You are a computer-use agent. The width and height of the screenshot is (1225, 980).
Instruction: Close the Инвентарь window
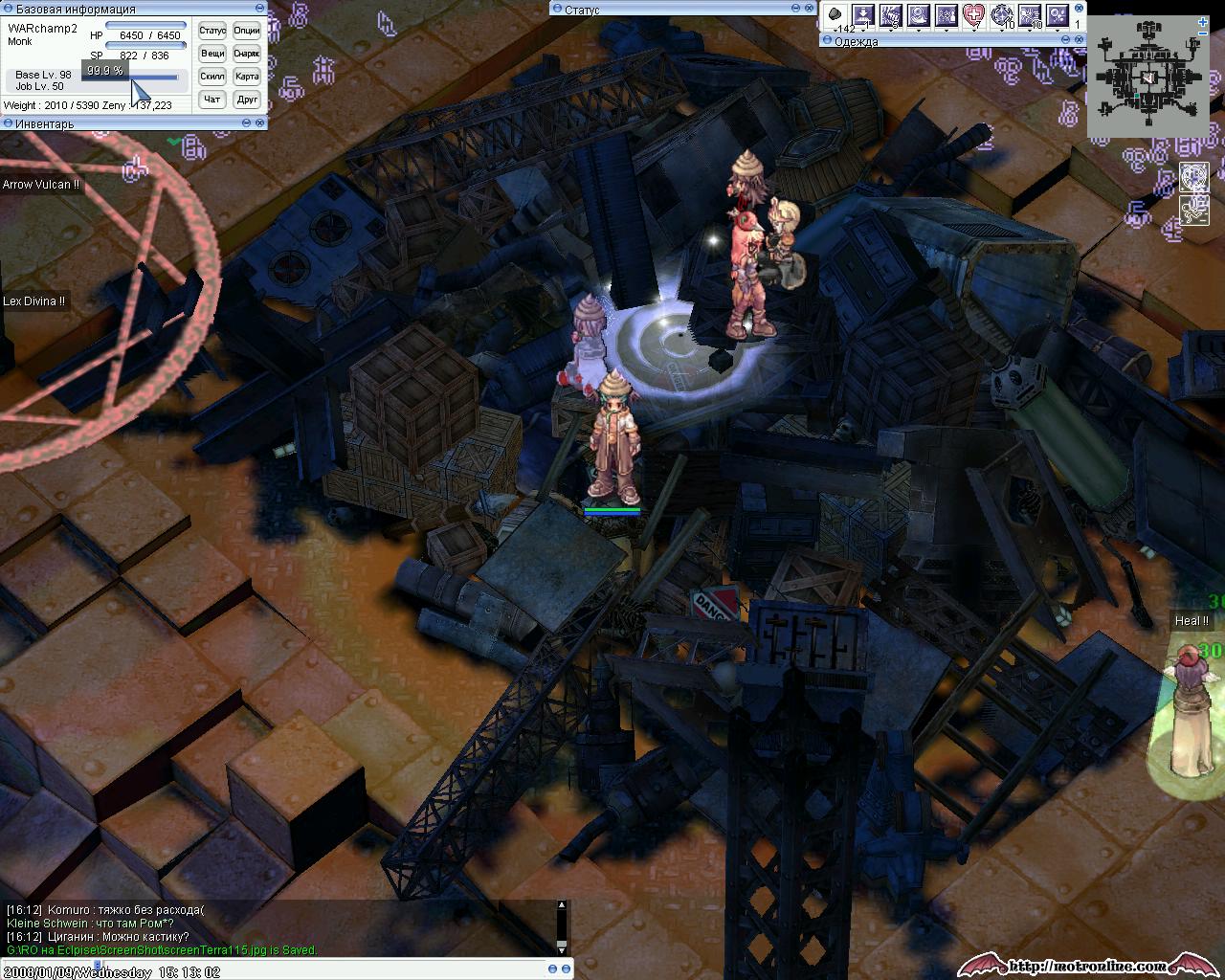[261, 123]
